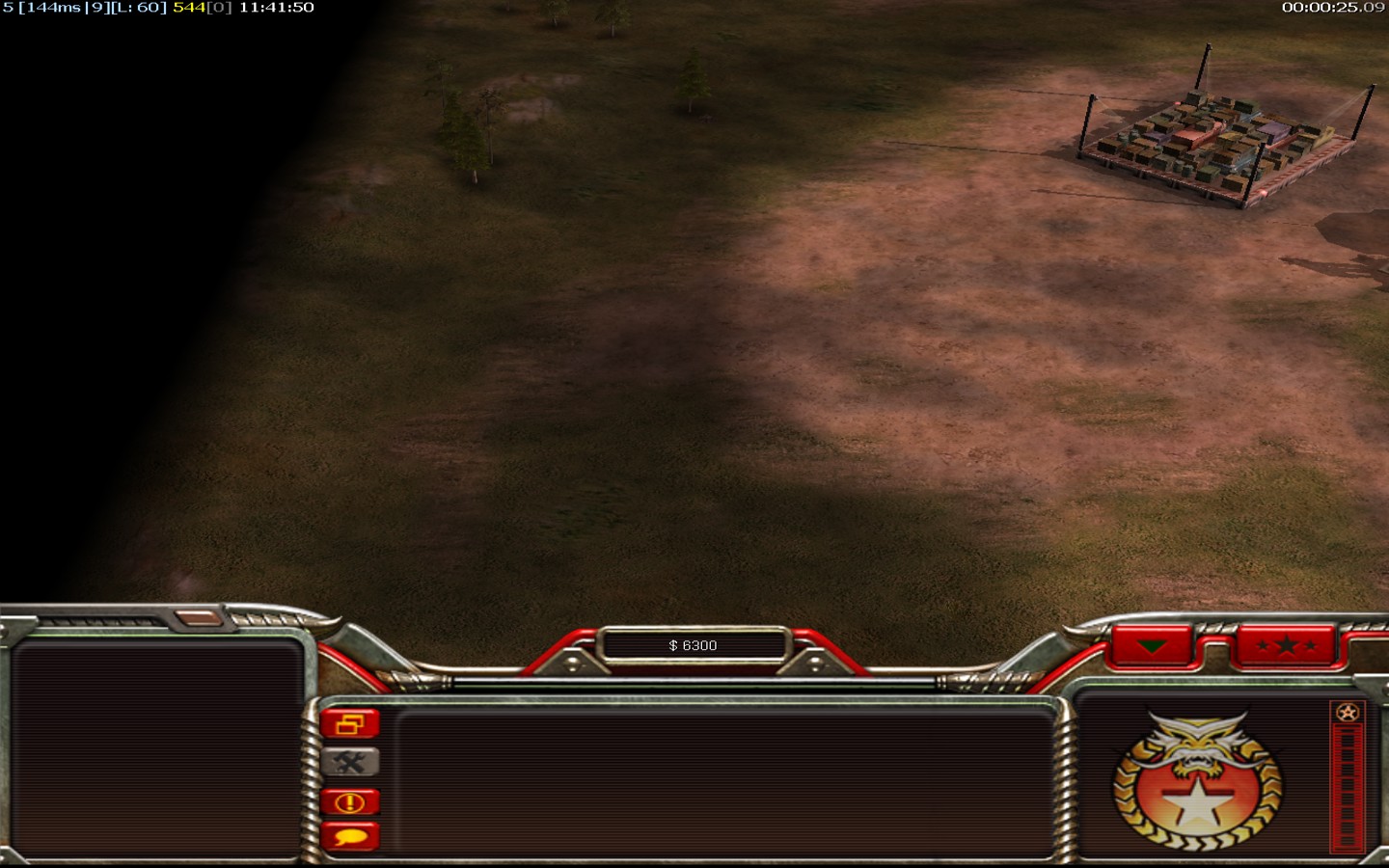This screenshot has width=1389, height=868.
Task: Click the small brown button above the radar
Action: coord(199,617)
